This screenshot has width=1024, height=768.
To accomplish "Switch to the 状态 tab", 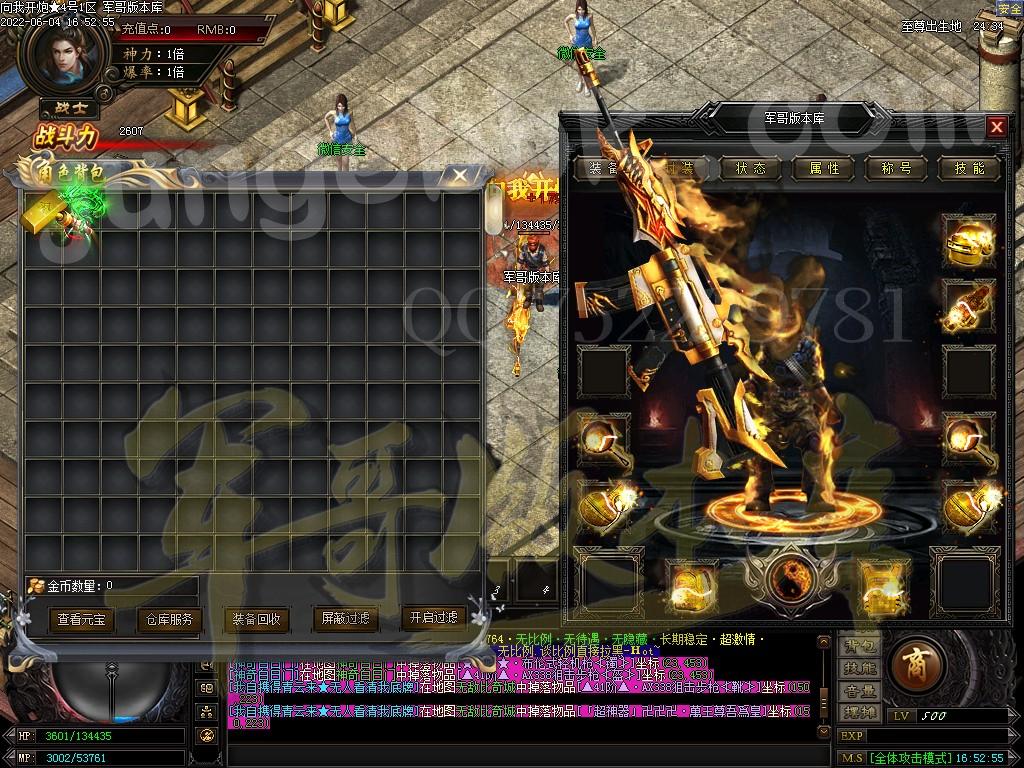I will [x=750, y=168].
